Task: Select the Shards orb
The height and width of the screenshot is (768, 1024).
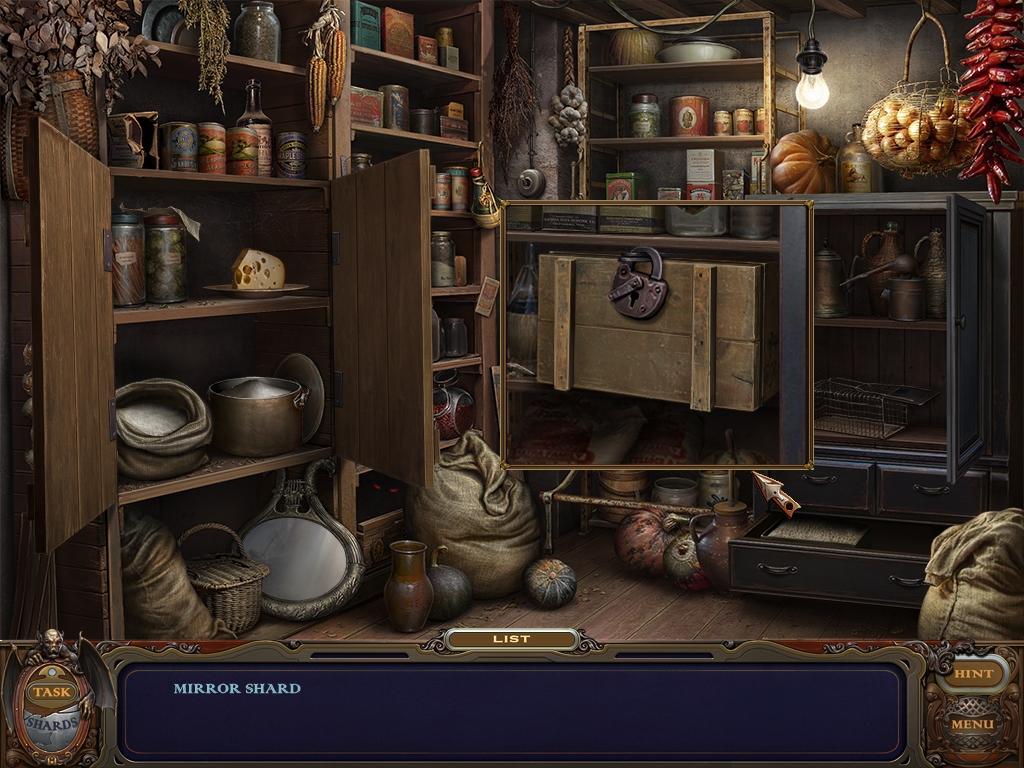Action: pos(52,723)
